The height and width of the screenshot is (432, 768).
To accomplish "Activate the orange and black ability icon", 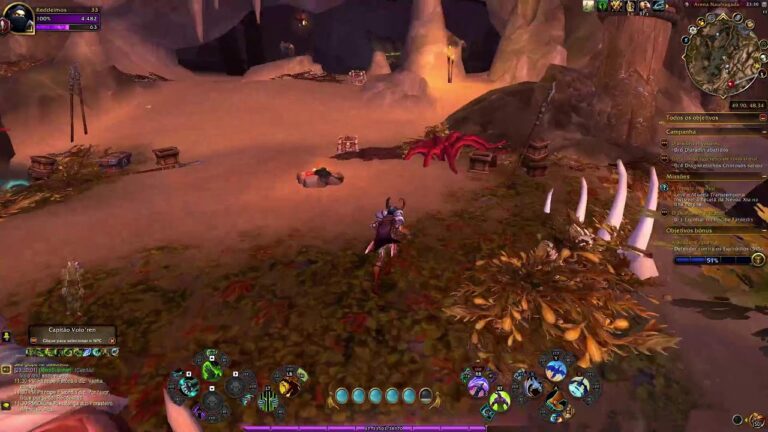I will pos(556,403).
